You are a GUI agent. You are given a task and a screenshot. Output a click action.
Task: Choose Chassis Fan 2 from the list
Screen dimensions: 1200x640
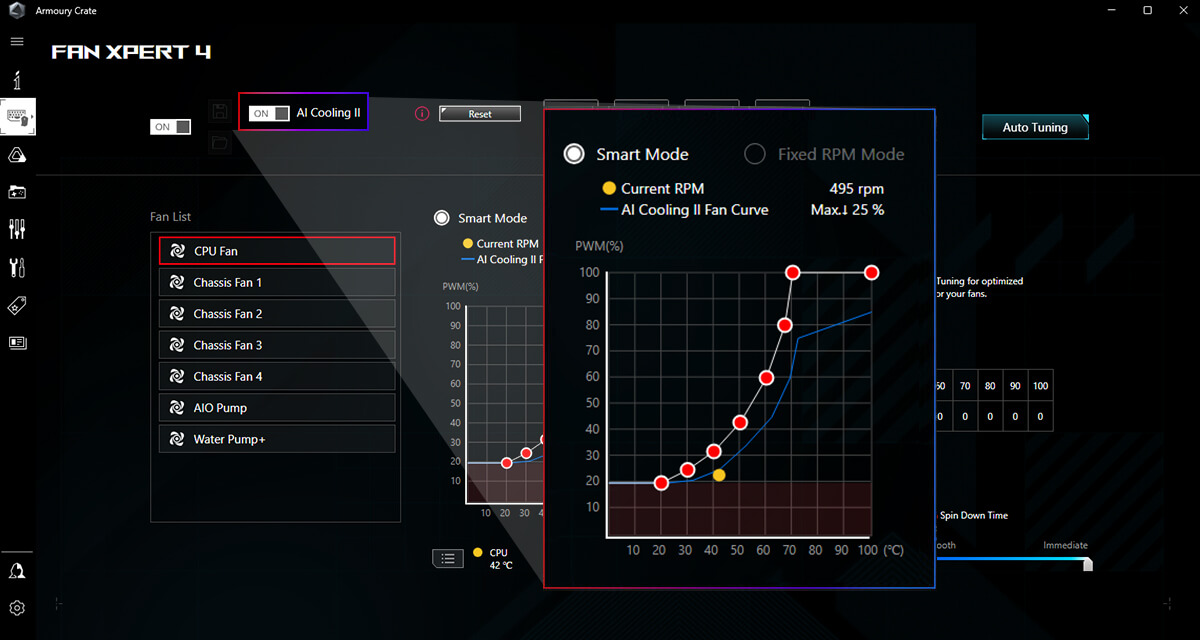pos(277,314)
